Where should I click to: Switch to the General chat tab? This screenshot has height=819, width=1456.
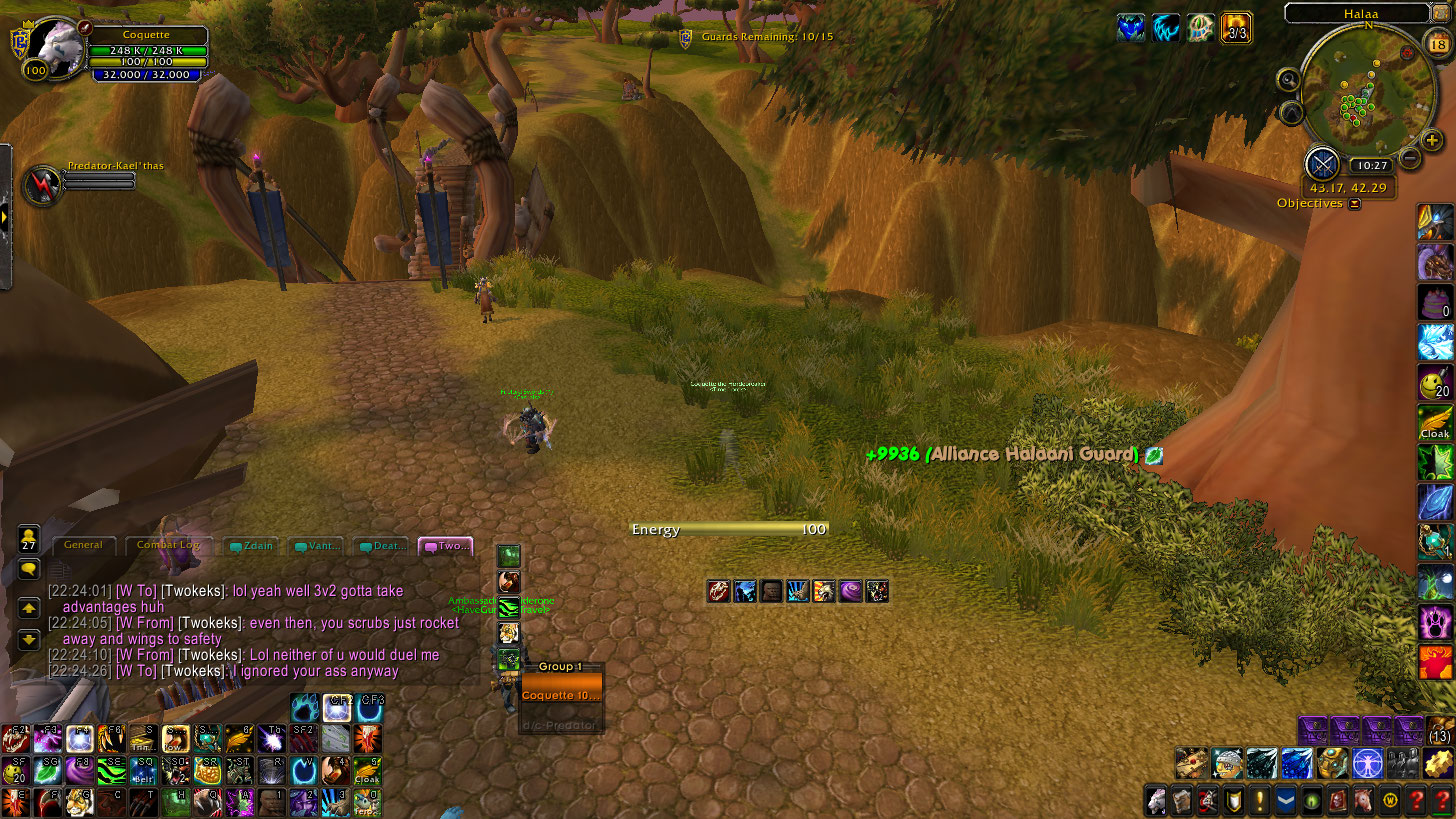point(84,546)
